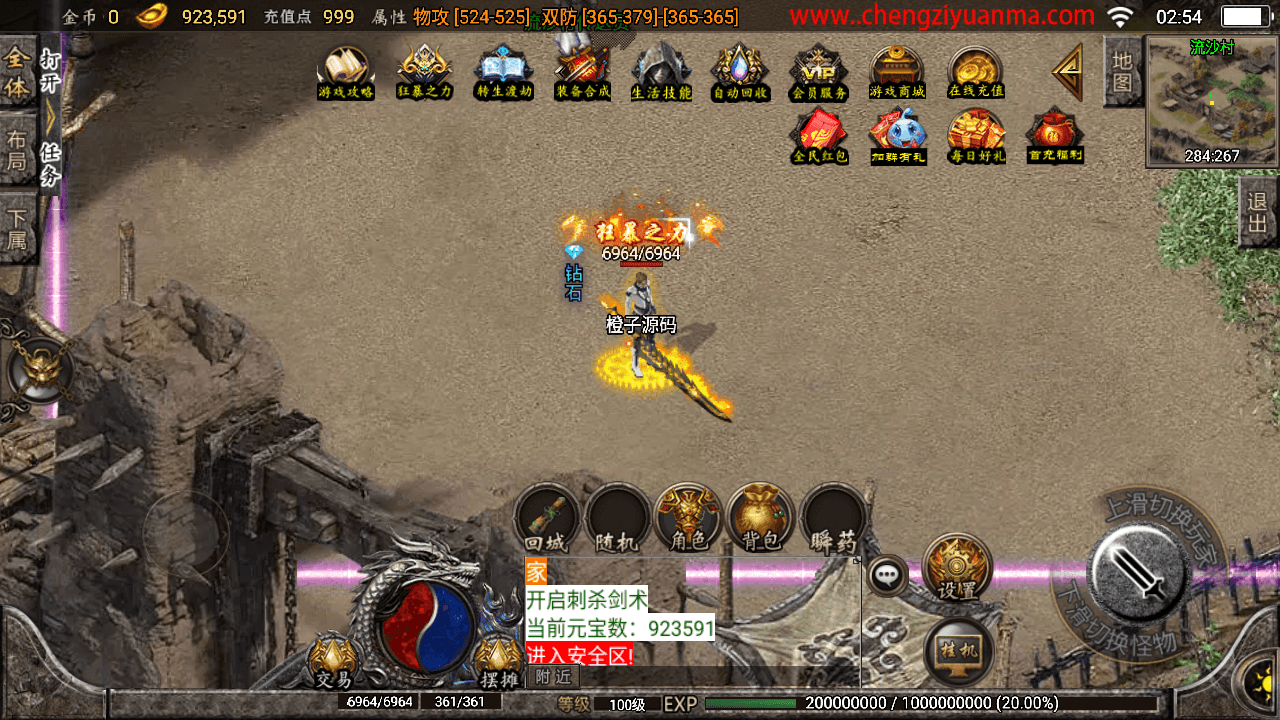Open the 游戏商城 game shop icon
This screenshot has height=720, width=1280.
[x=897, y=72]
